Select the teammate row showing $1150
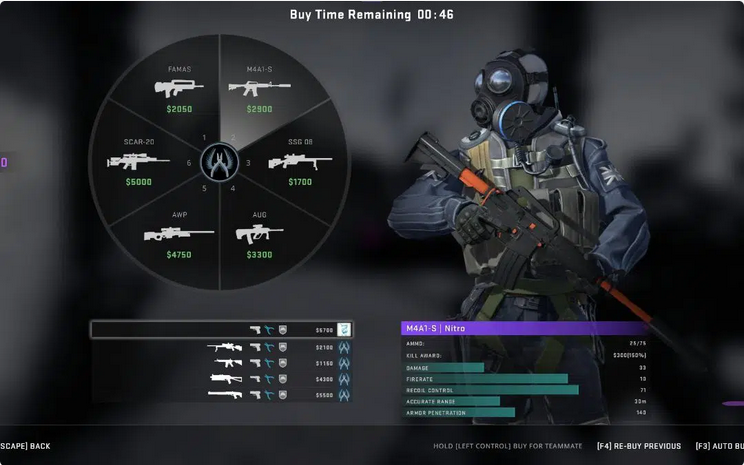This screenshot has height=465, width=744. (220, 363)
